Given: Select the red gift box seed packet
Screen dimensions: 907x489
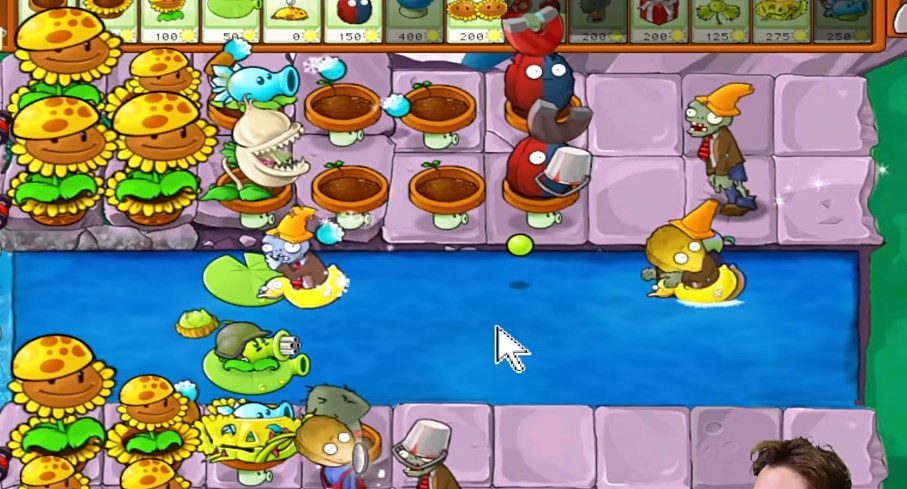Looking at the screenshot, I should point(659,20).
